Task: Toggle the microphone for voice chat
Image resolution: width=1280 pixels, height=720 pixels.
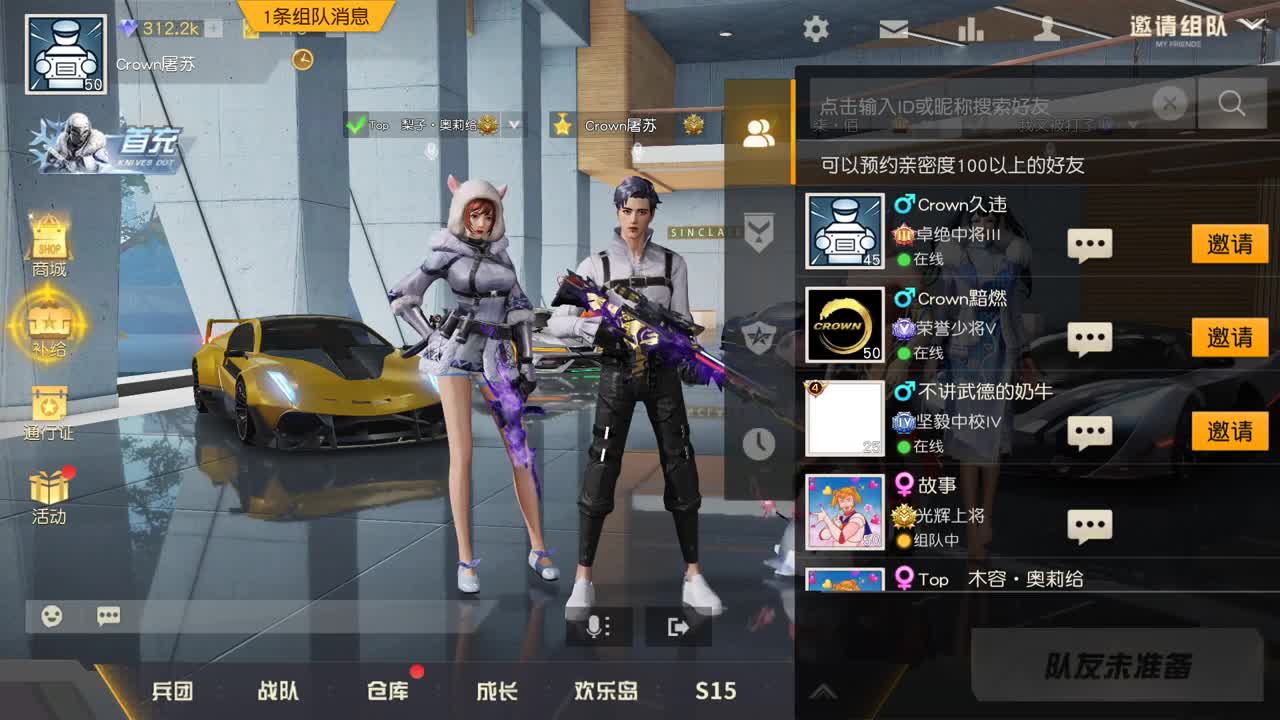Action: click(597, 627)
